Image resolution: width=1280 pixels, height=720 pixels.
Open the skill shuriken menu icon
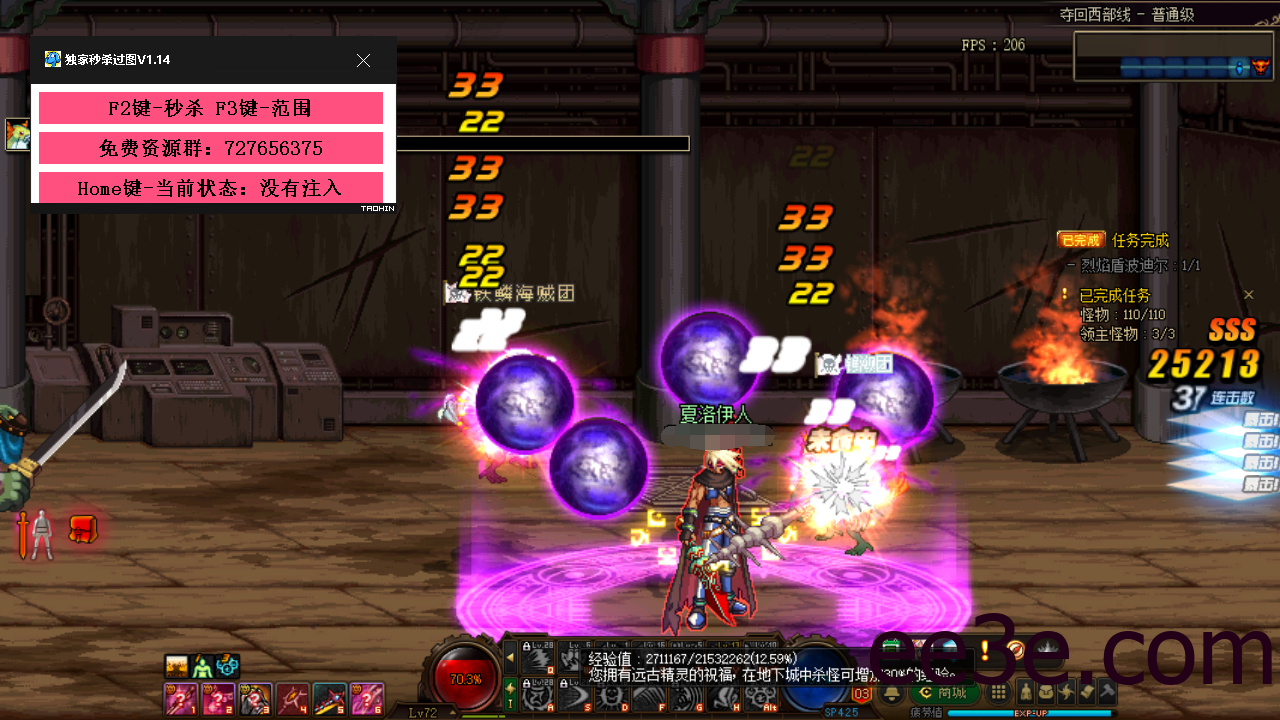[x=1066, y=692]
